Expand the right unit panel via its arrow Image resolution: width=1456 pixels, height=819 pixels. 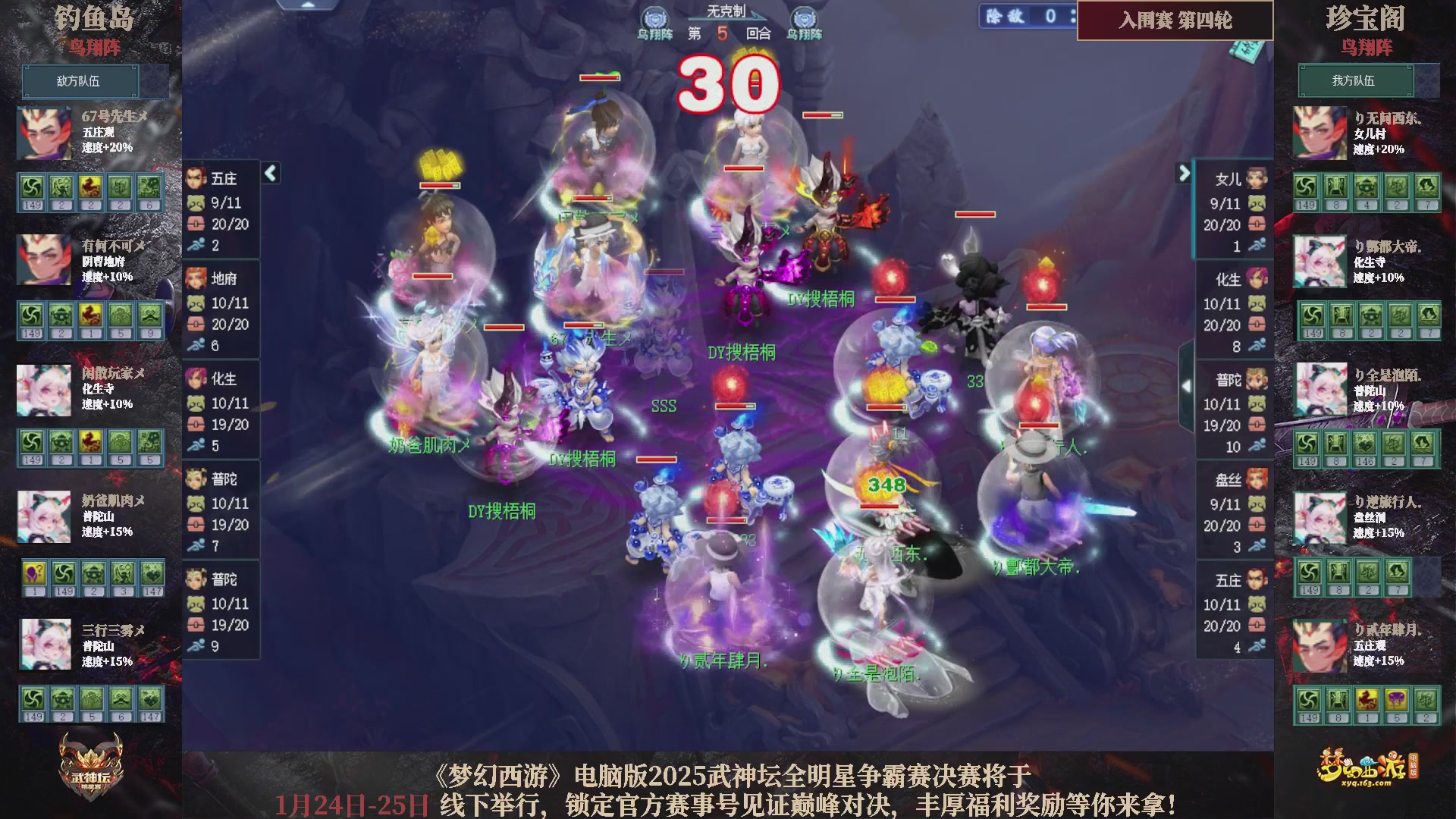(1185, 173)
